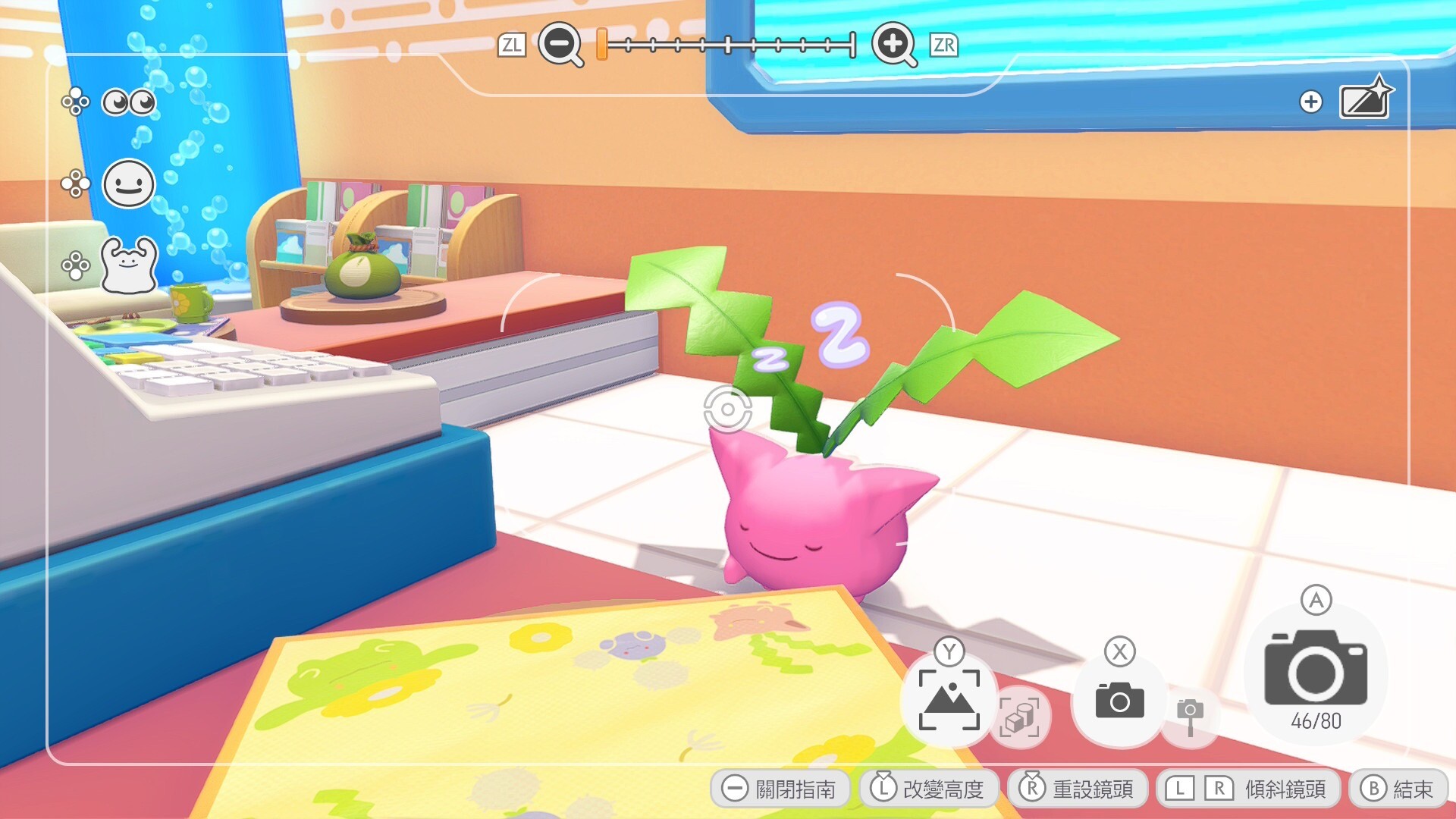Reset the camera with 重設鏡頭
The height and width of the screenshot is (819, 1456).
click(x=1077, y=789)
